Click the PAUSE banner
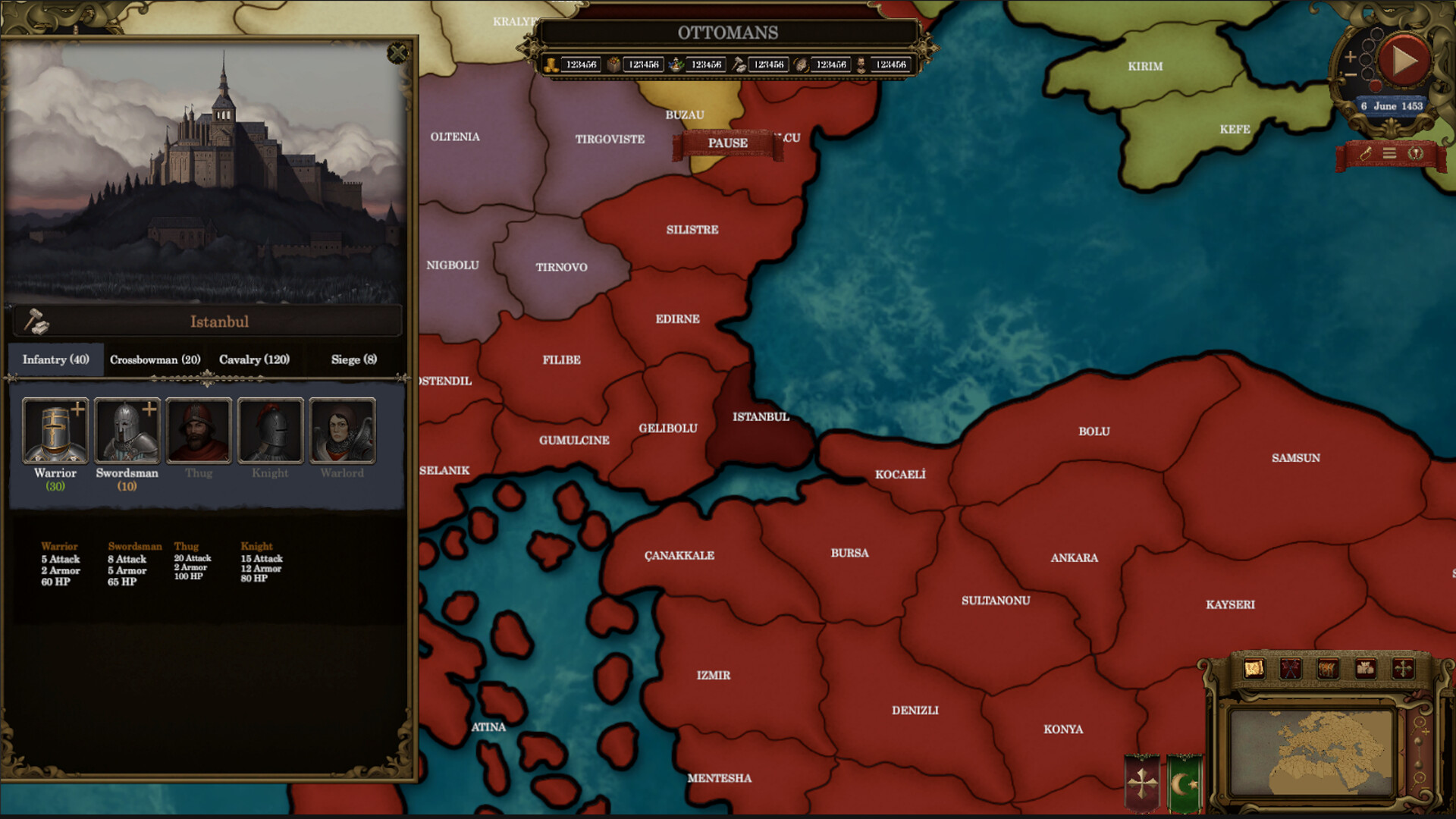 (x=726, y=143)
